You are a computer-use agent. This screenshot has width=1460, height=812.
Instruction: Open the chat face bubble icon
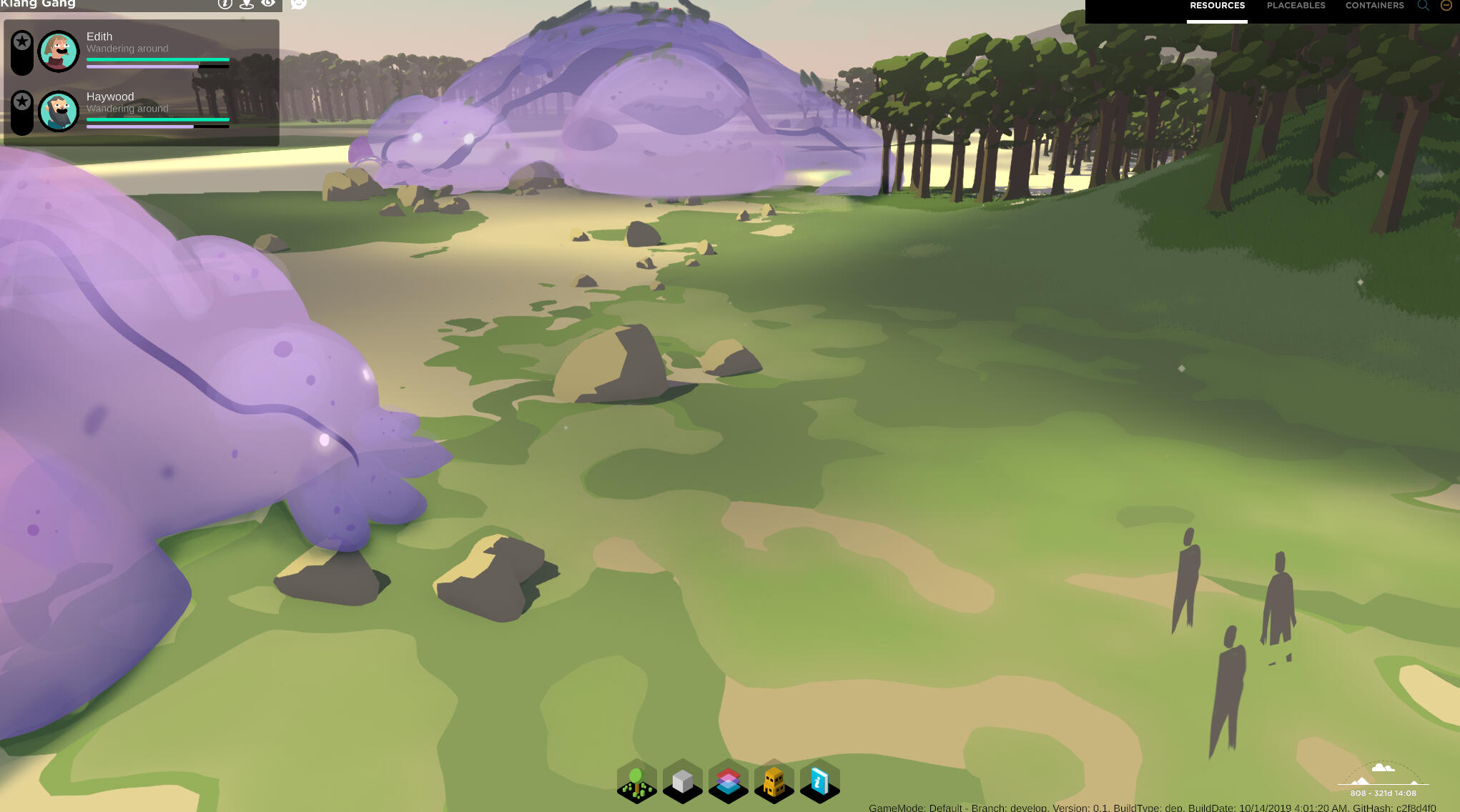[299, 4]
